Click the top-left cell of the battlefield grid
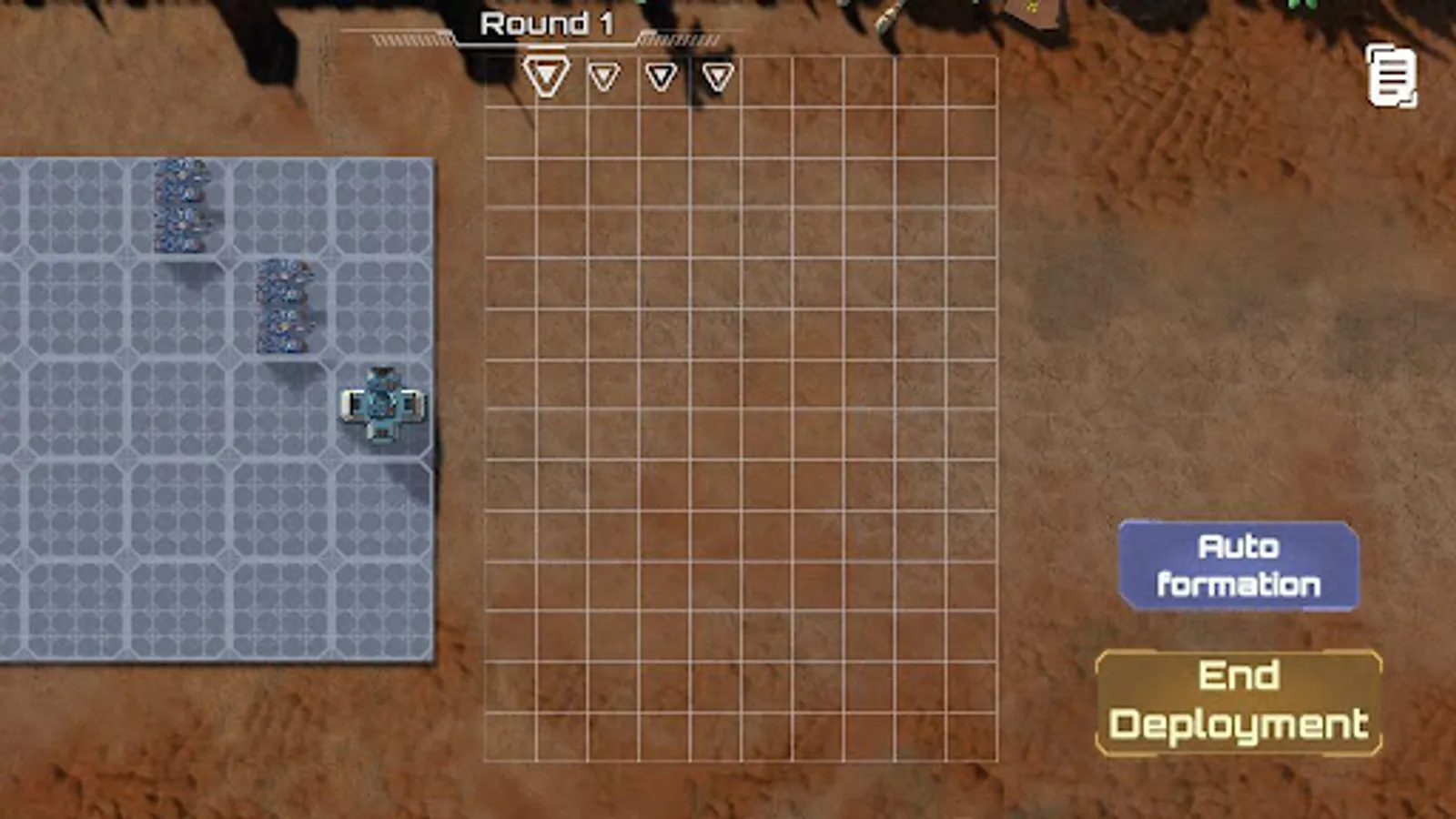This screenshot has height=819, width=1456. tap(512, 82)
